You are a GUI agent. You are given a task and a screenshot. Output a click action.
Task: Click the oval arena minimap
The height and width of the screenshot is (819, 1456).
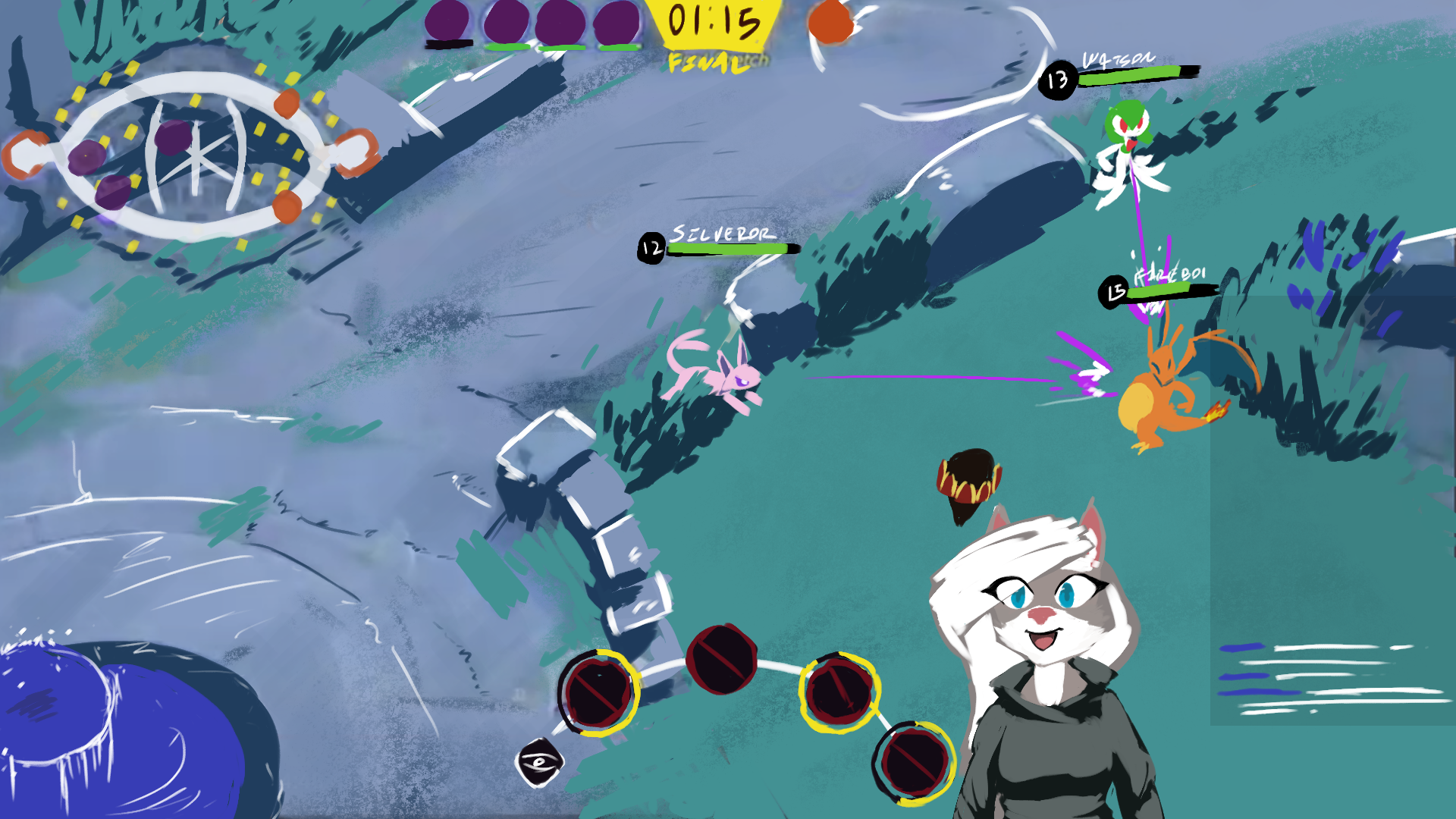pyautogui.click(x=193, y=155)
